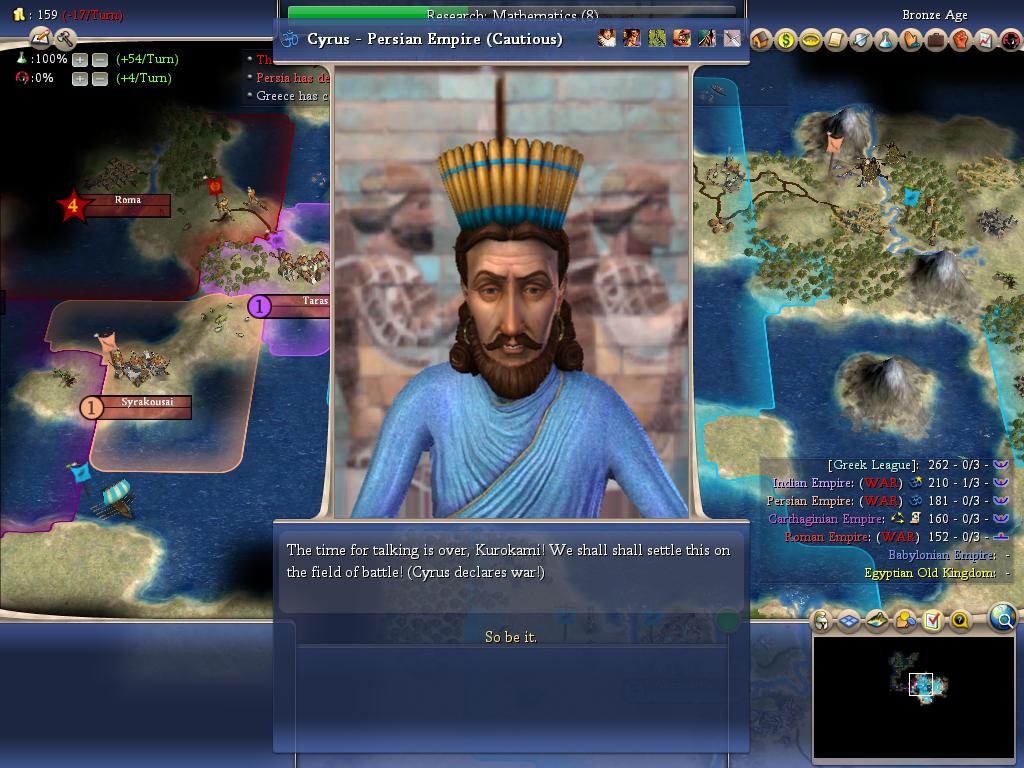Open the Civics advisor crown icon
Viewport: 1024px width, 768px height.
(x=810, y=40)
